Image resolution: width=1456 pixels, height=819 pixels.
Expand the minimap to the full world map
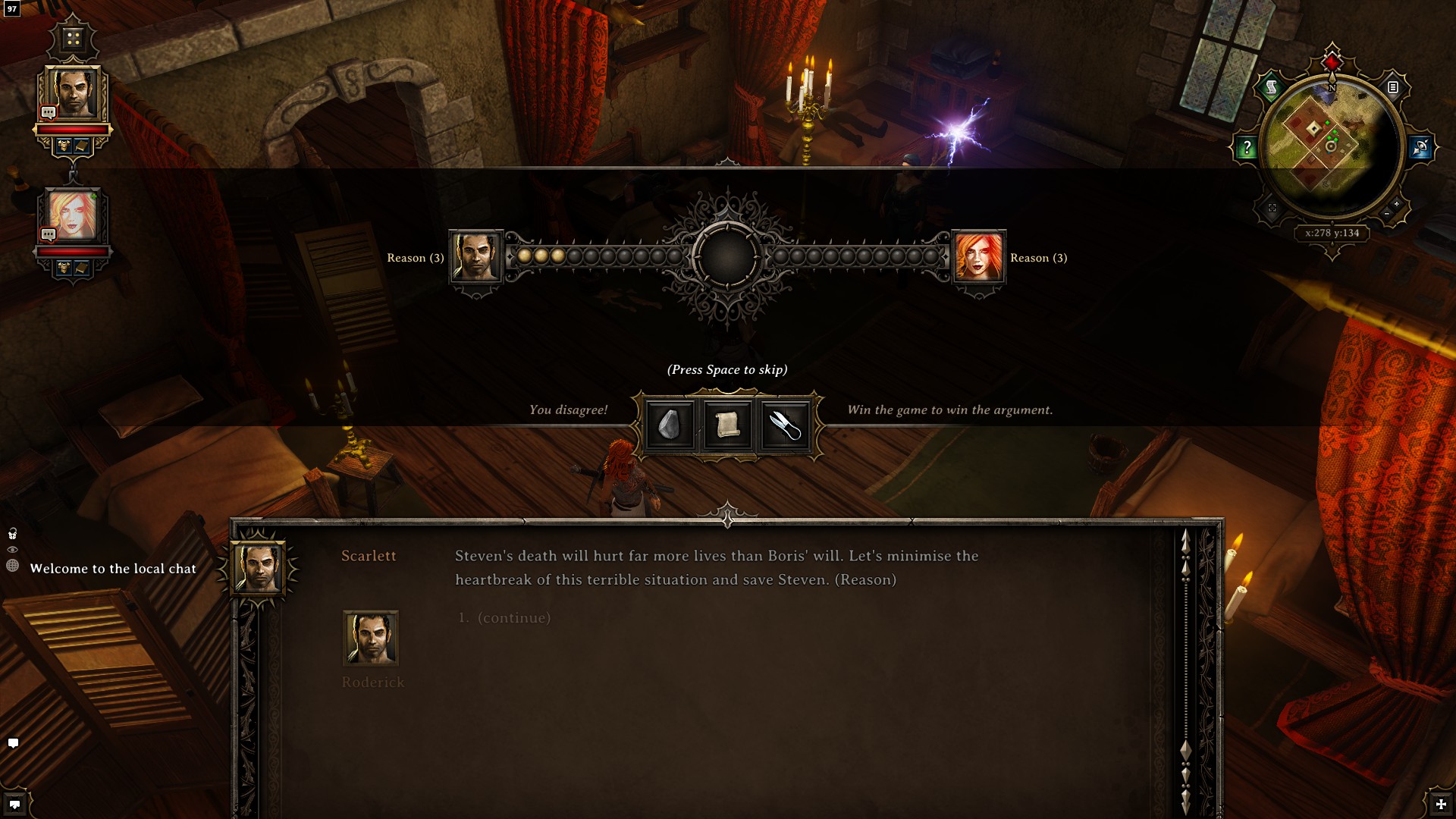(1272, 209)
